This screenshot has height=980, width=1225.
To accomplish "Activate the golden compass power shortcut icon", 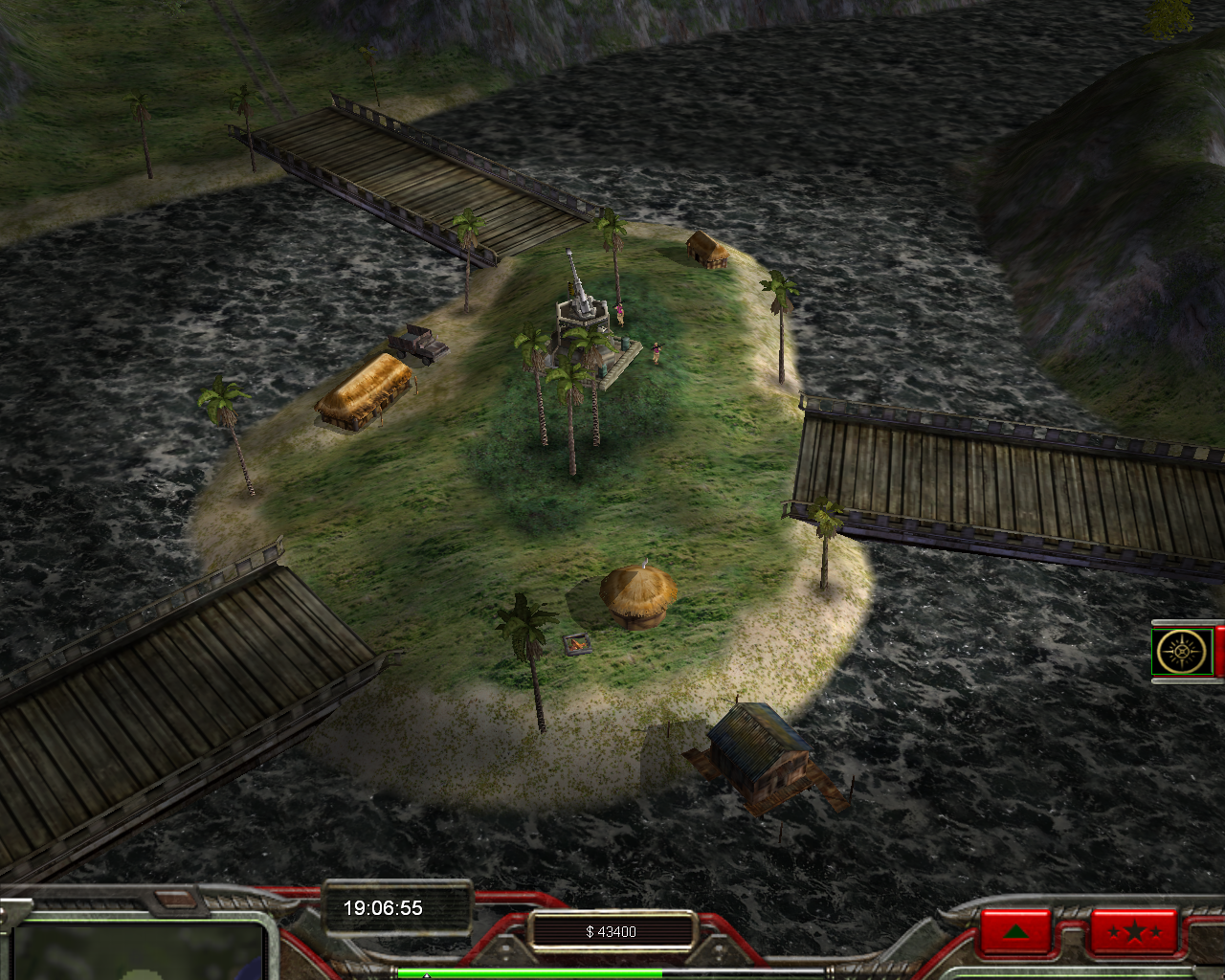I will click(x=1183, y=653).
